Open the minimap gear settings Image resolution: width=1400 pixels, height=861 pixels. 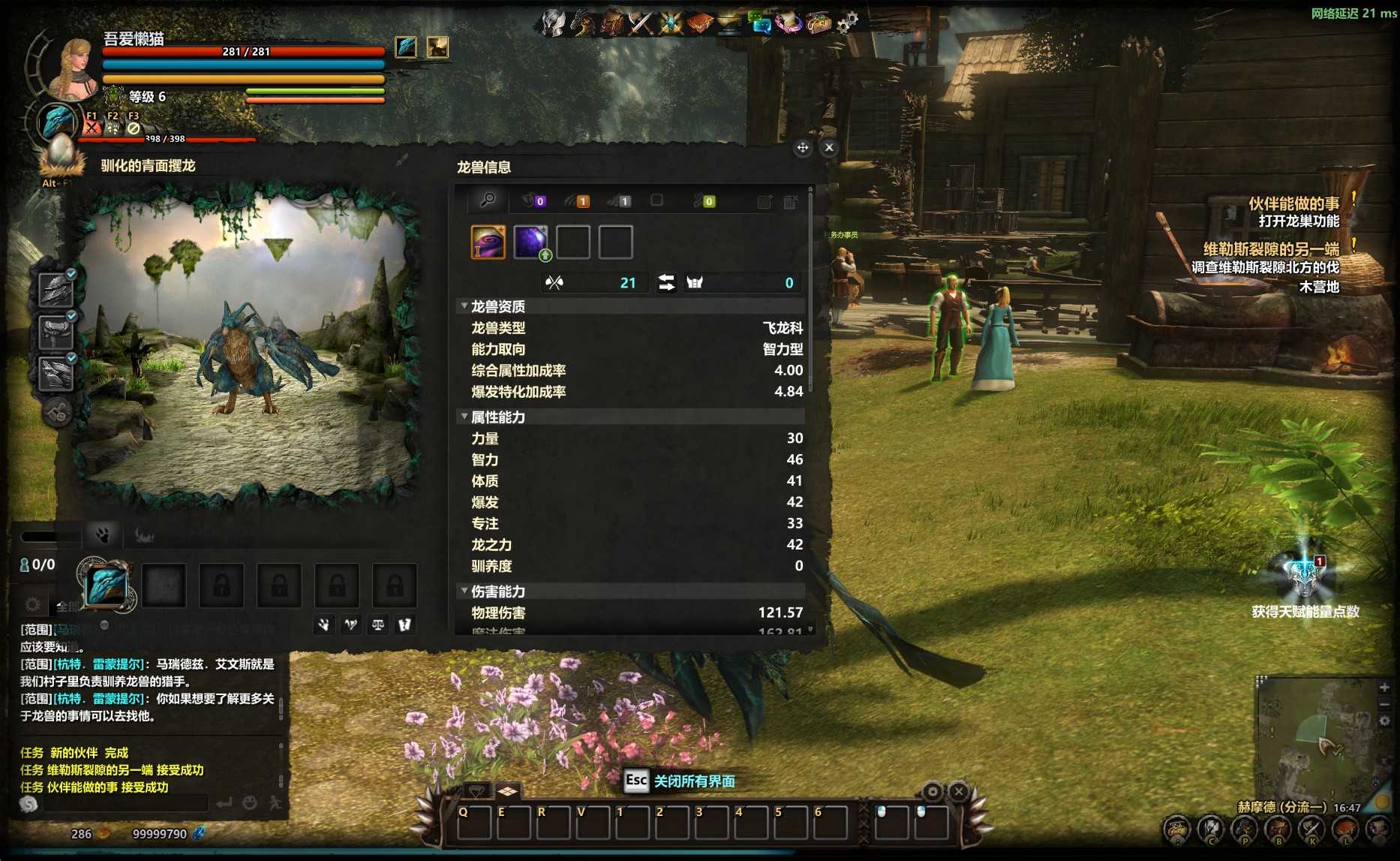tap(1384, 721)
